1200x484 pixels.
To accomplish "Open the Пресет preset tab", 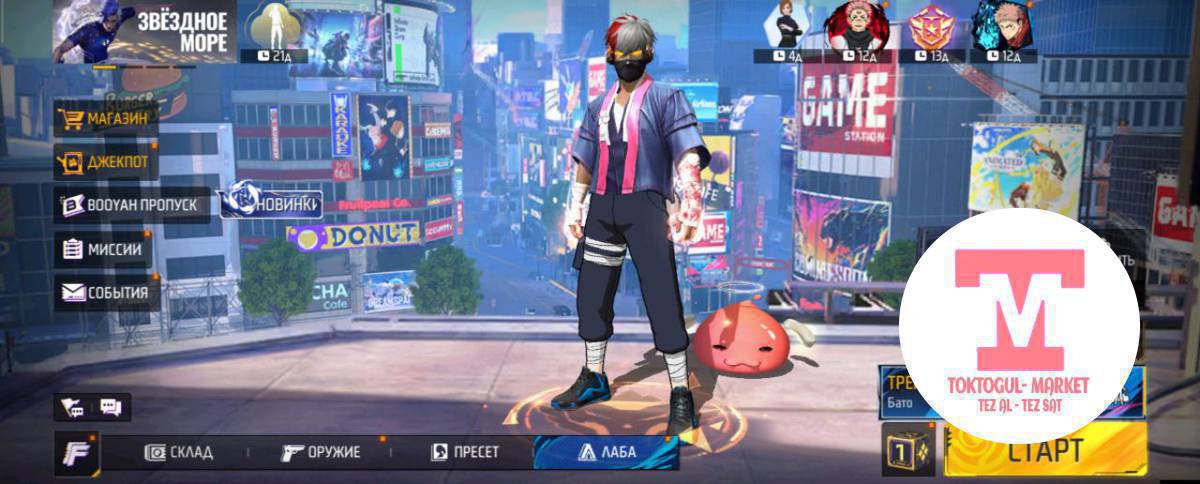I will (x=466, y=452).
